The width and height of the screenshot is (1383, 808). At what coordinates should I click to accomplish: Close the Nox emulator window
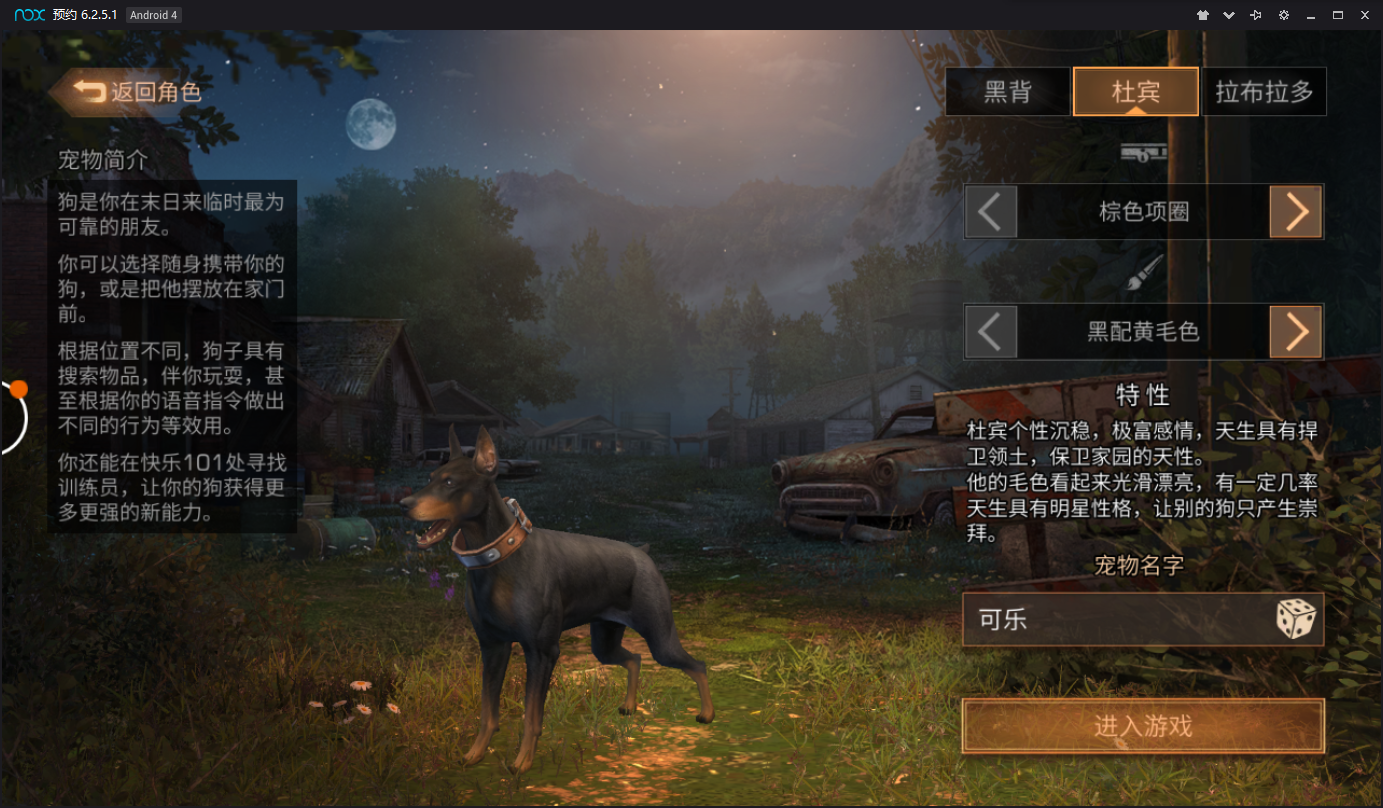pos(1364,15)
